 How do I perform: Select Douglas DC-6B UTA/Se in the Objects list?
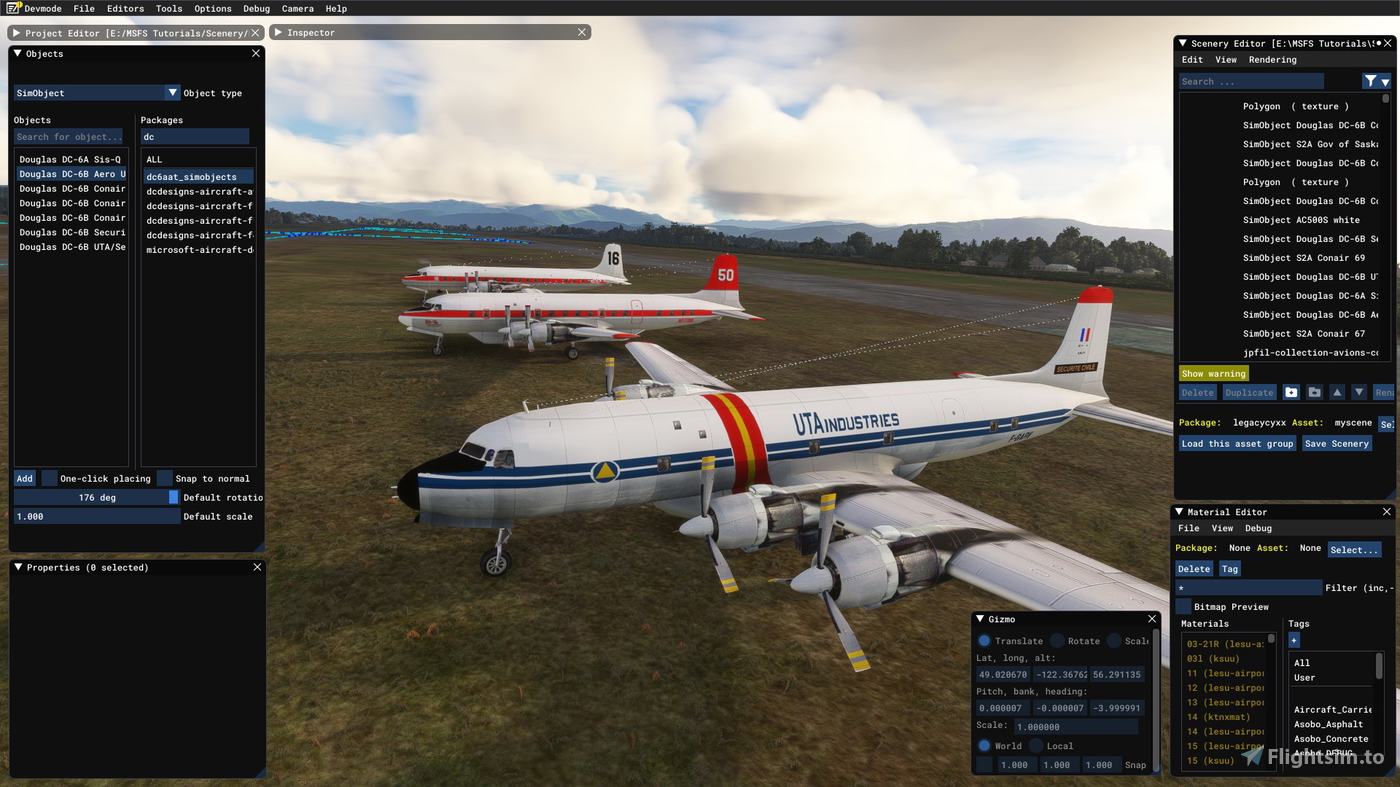[70, 246]
